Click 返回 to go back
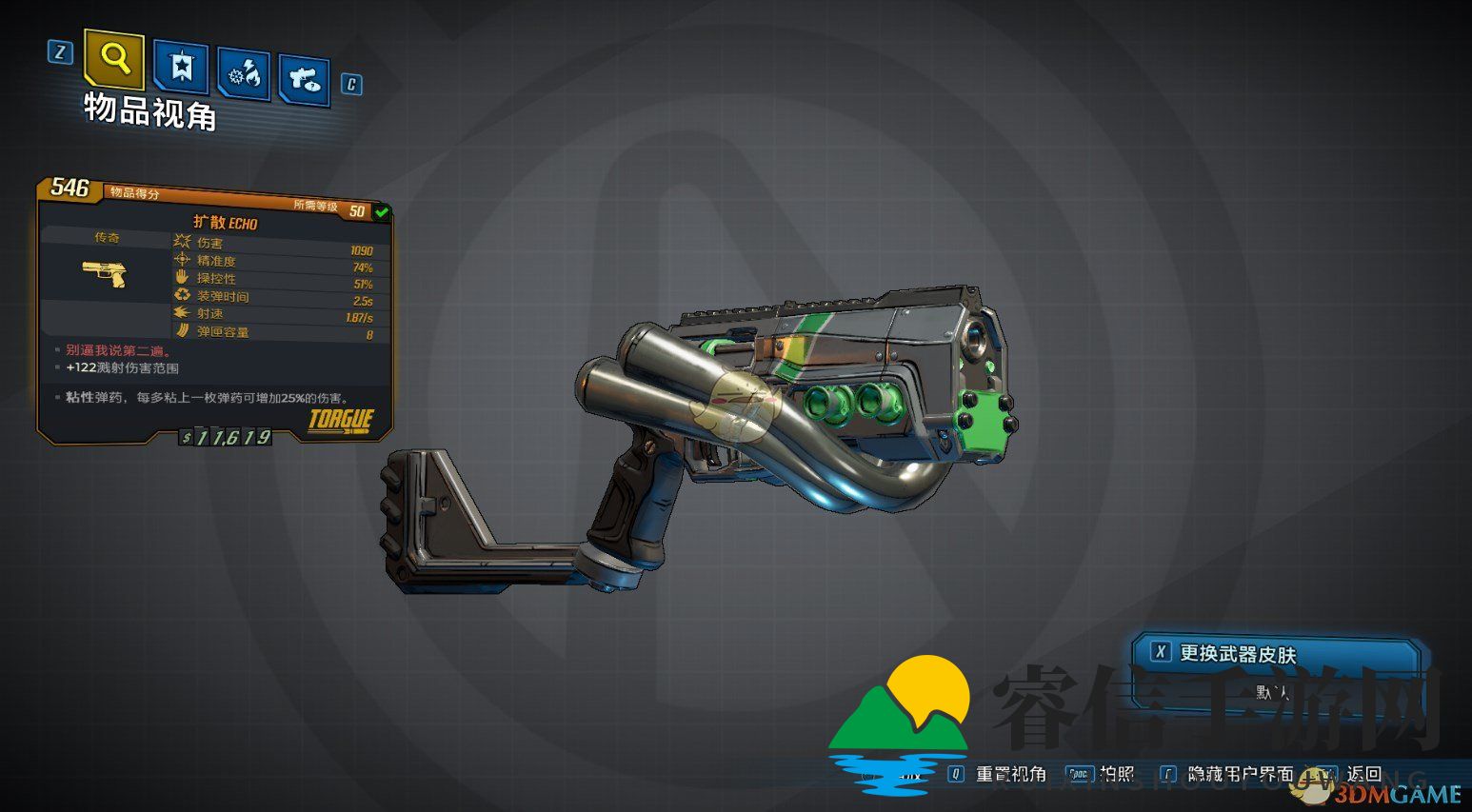 tap(1363, 774)
